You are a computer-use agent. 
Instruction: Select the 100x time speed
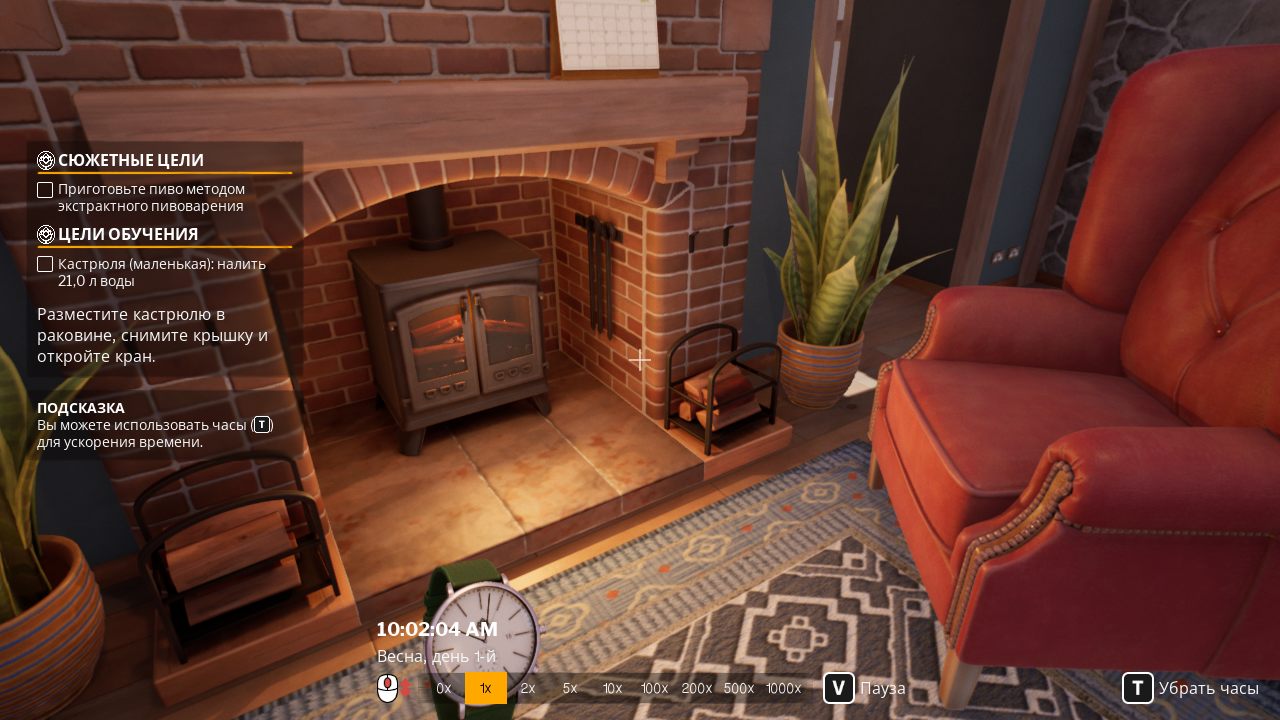coord(654,688)
